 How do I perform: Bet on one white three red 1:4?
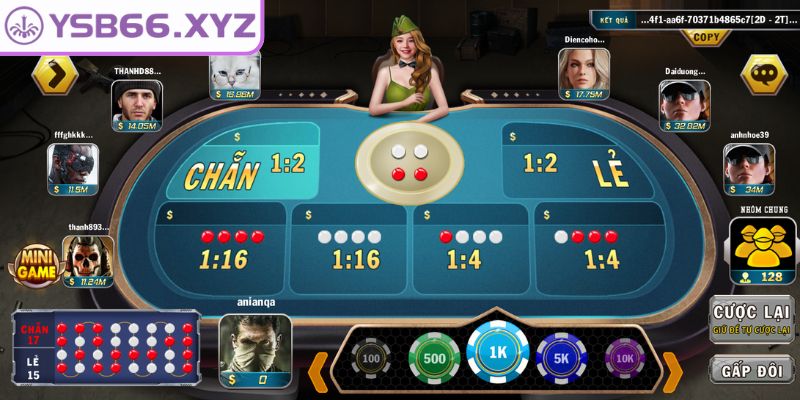point(597,248)
